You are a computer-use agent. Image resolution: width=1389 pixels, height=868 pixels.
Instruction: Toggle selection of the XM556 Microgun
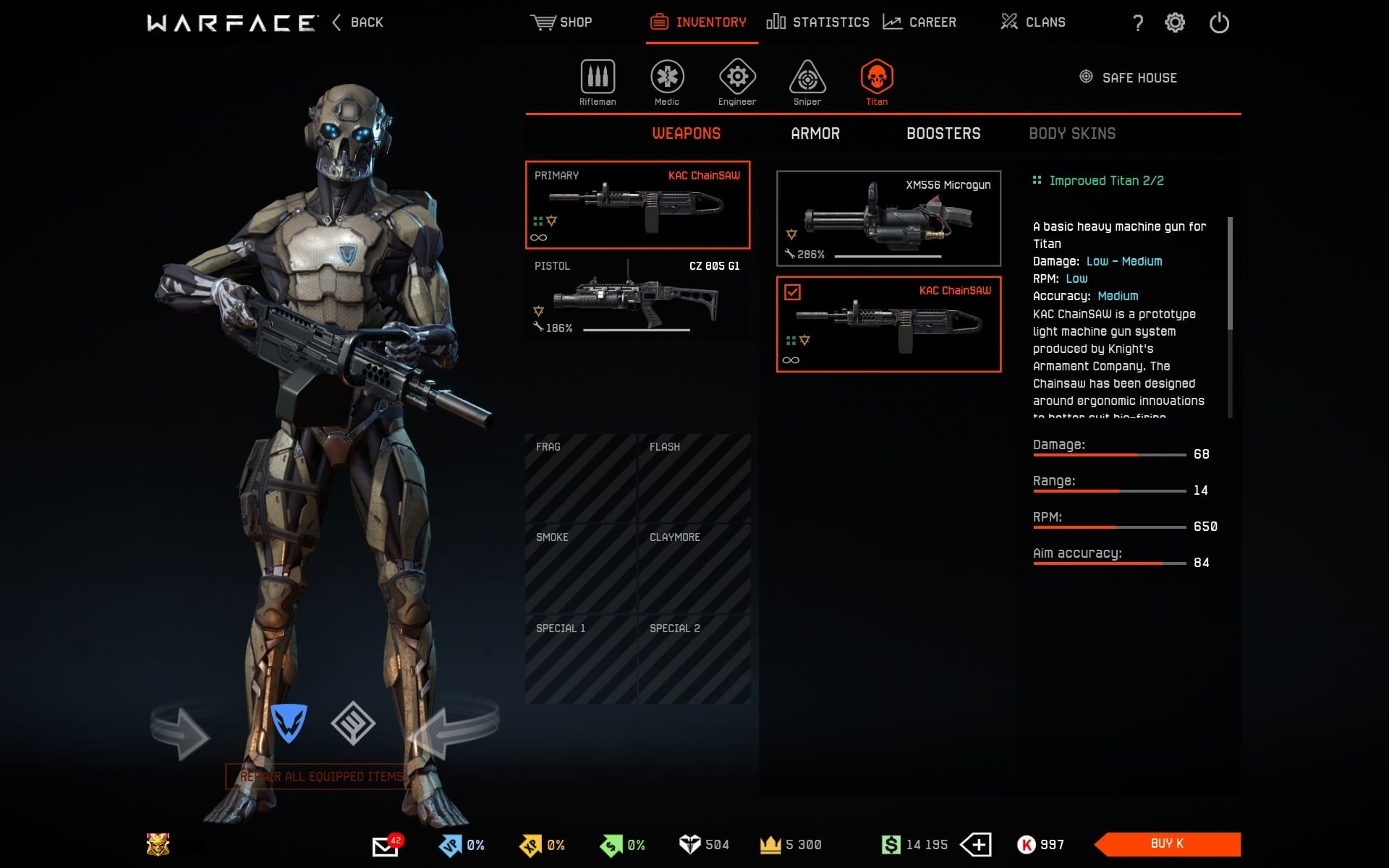coord(888,218)
